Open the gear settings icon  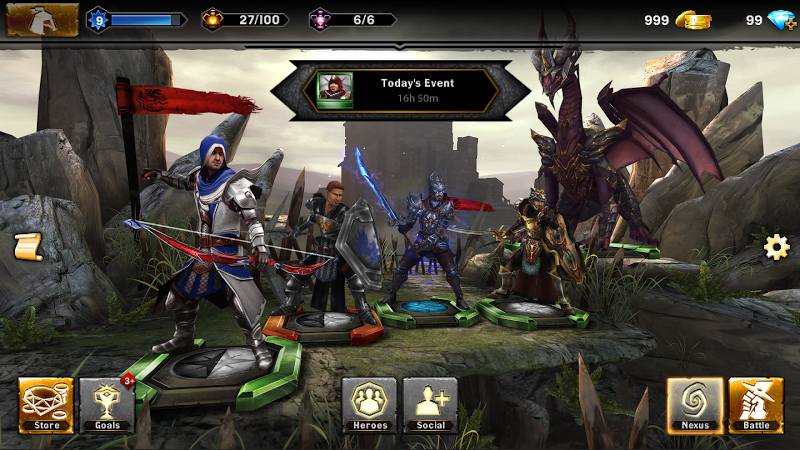[x=777, y=247]
